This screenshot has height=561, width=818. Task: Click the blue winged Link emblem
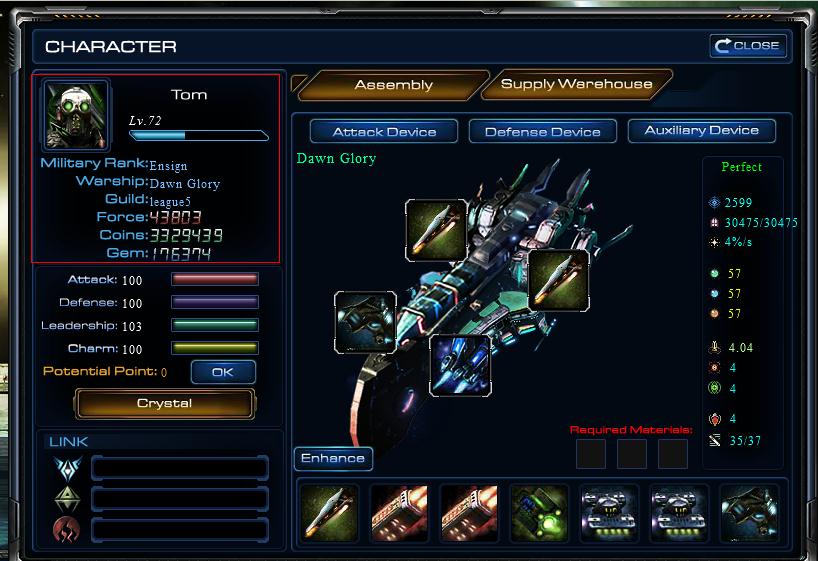pos(67,467)
